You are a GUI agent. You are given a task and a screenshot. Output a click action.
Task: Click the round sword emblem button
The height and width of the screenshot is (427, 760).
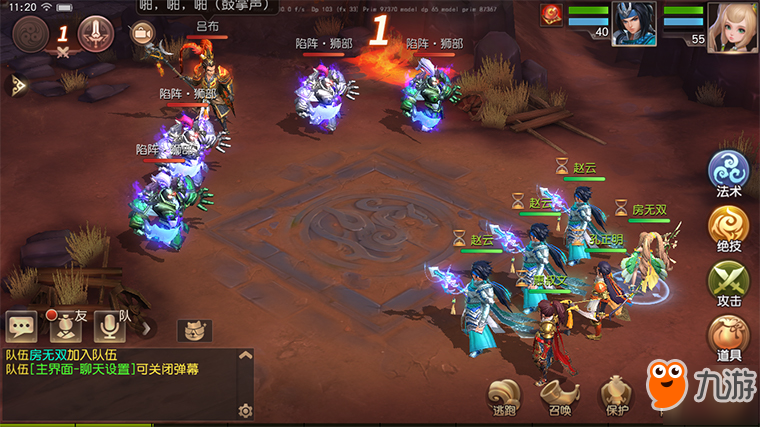[x=96, y=33]
